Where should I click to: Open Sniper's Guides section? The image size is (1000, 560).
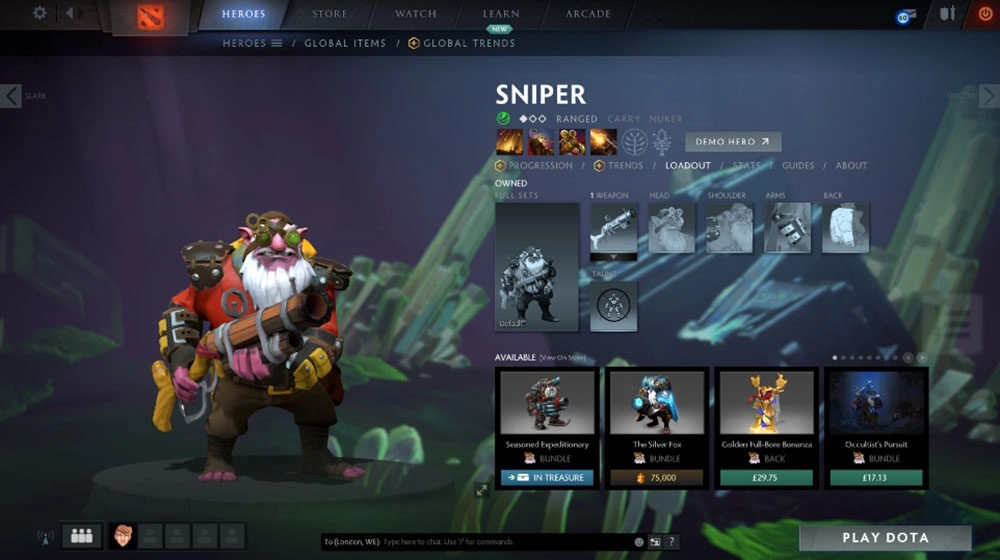tap(798, 166)
